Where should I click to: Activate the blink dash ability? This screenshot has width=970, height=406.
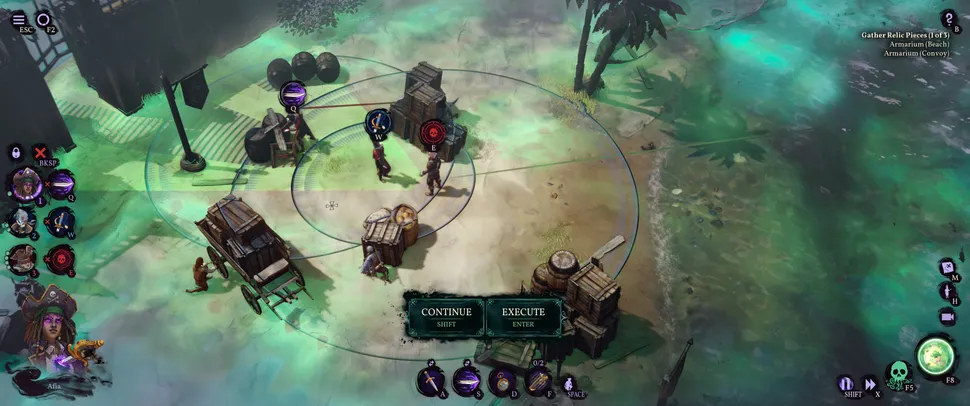[466, 380]
